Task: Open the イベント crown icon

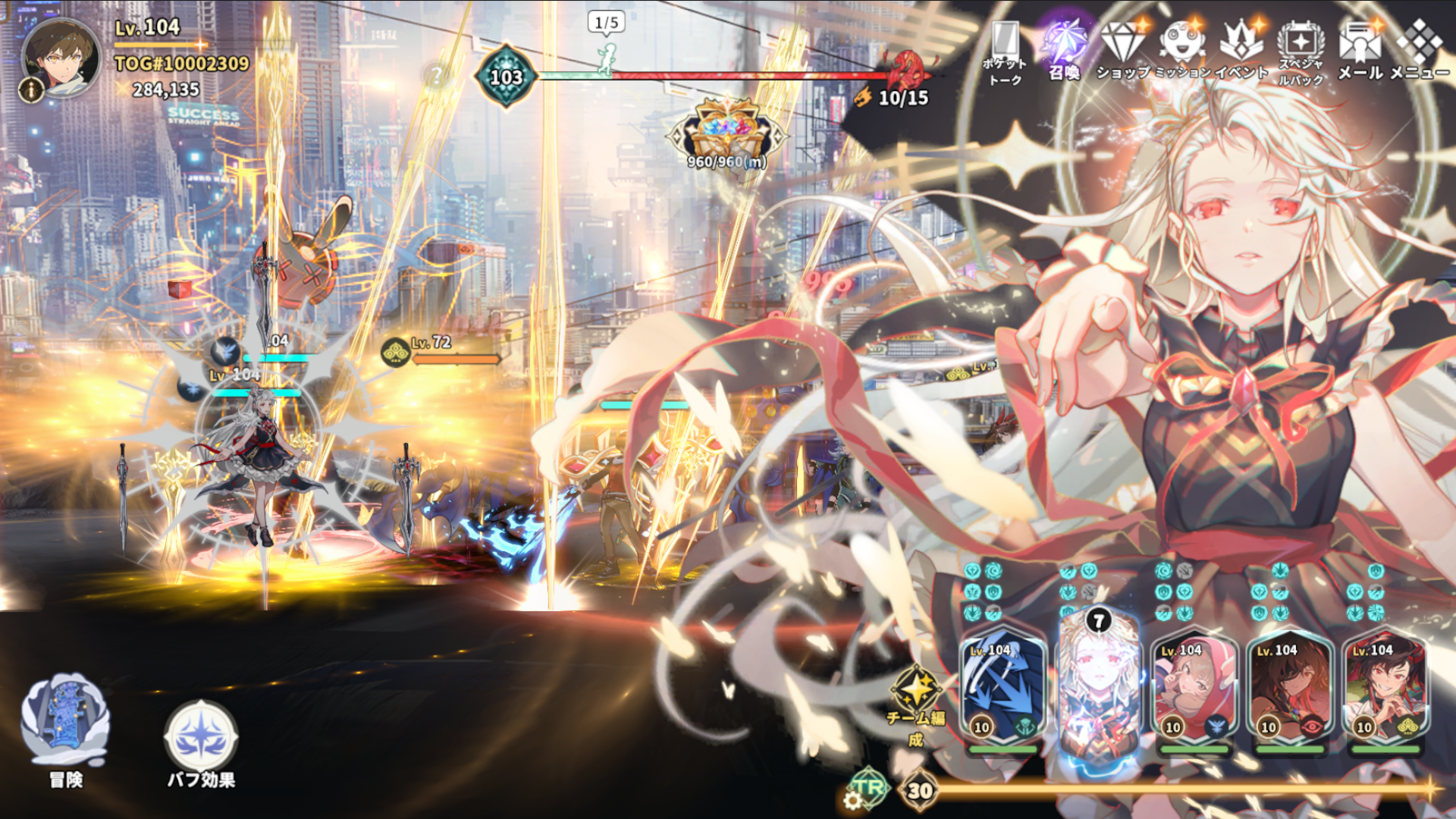Action: (1241, 49)
